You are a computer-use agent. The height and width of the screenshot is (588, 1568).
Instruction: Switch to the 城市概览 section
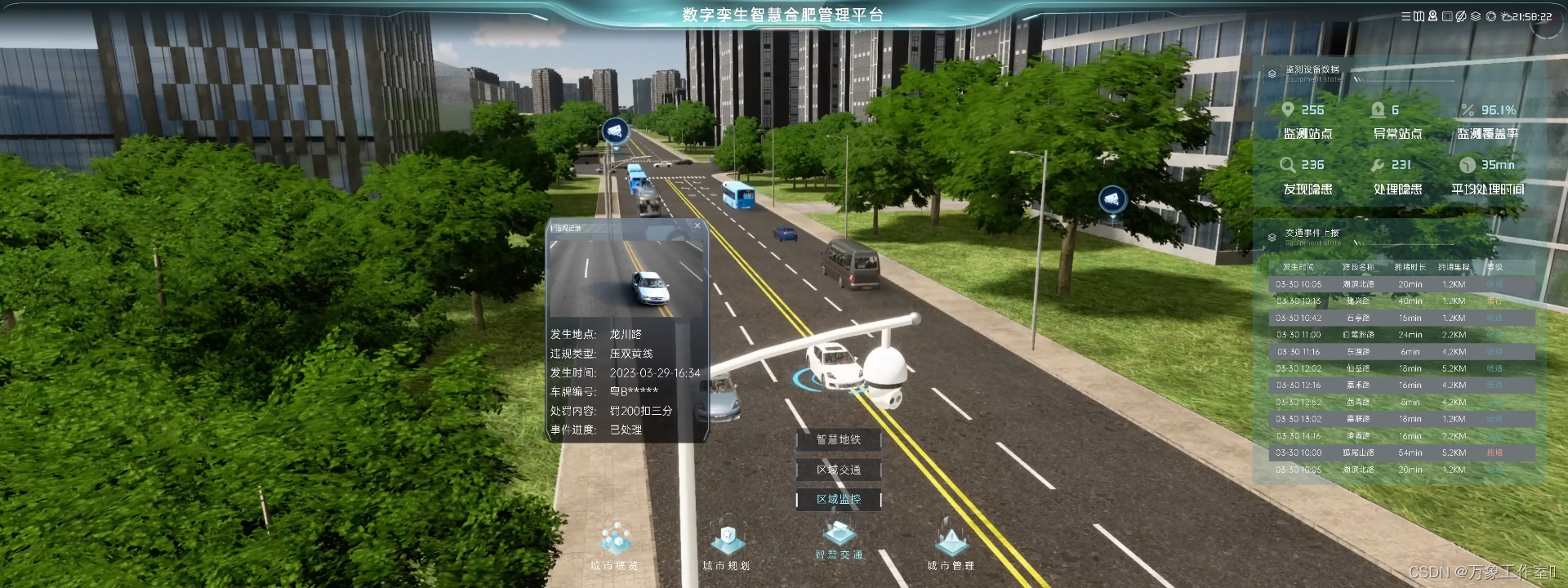614,546
